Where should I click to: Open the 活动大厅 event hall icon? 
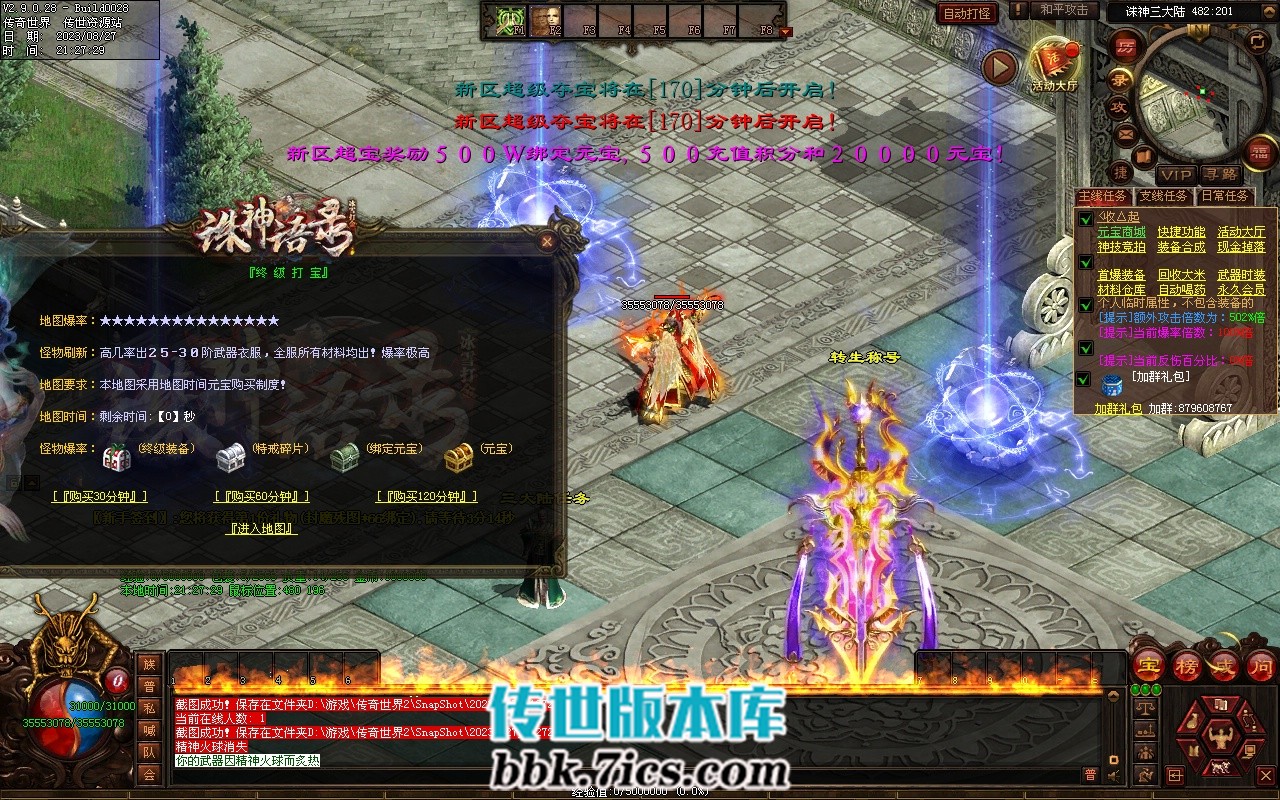point(1055,66)
